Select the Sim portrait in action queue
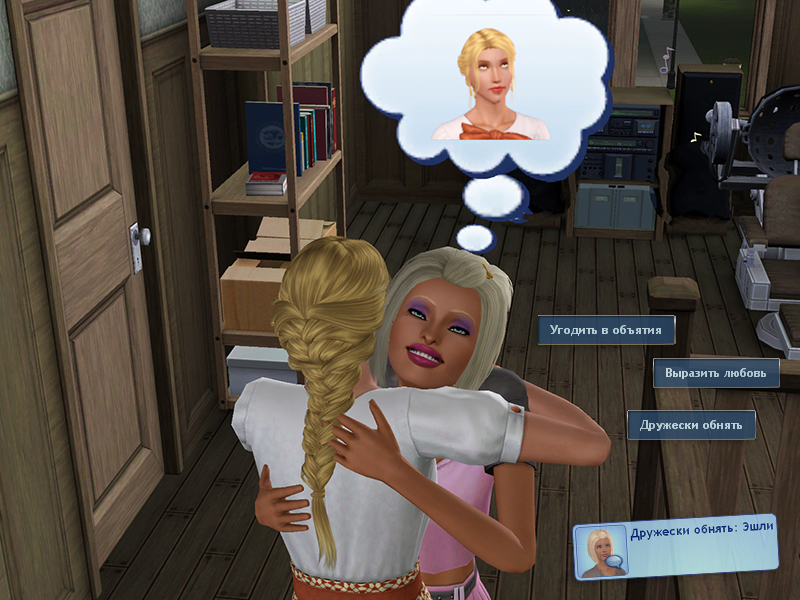Screen dimensions: 800x600 pos(600,552)
